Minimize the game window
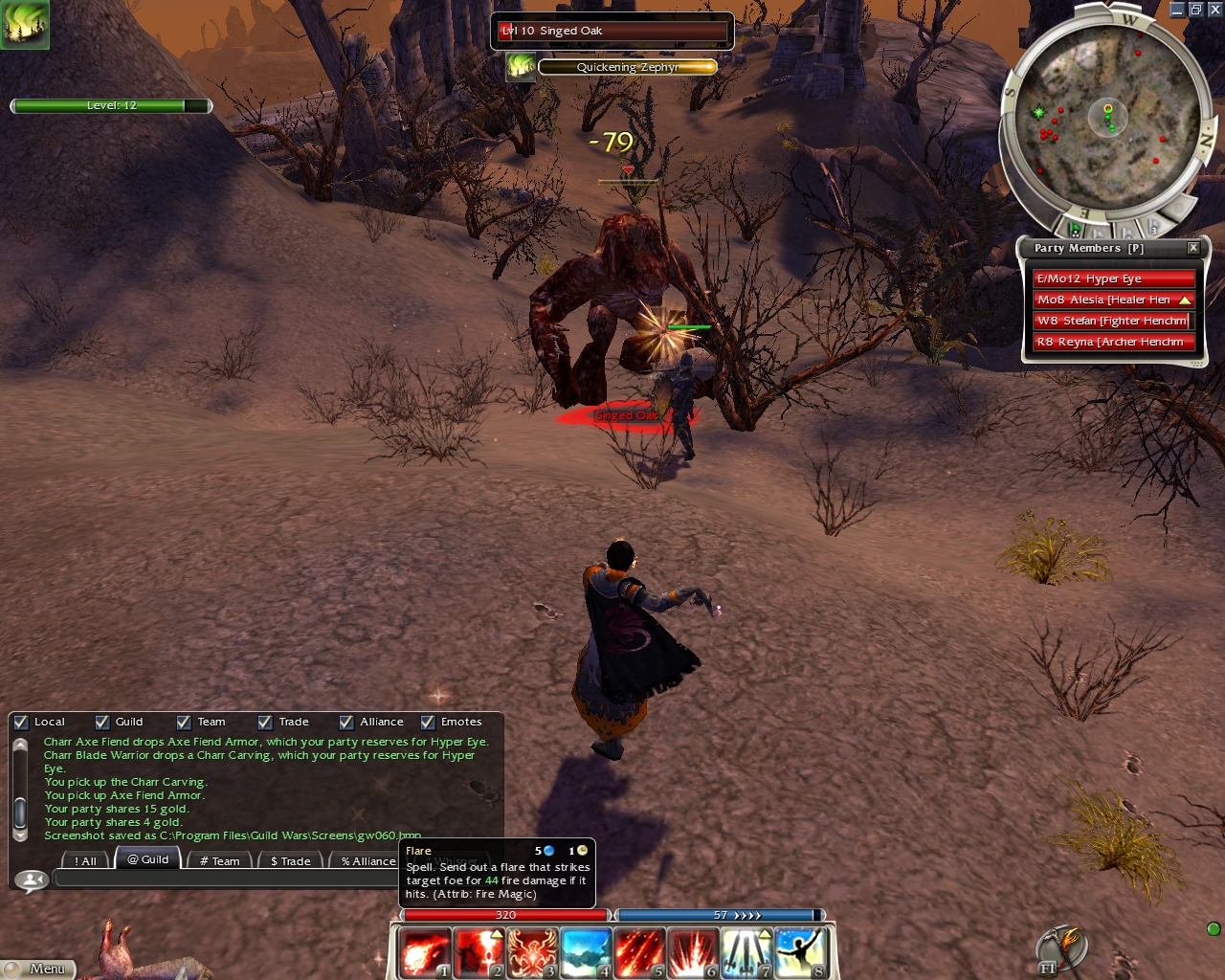 click(1177, 10)
